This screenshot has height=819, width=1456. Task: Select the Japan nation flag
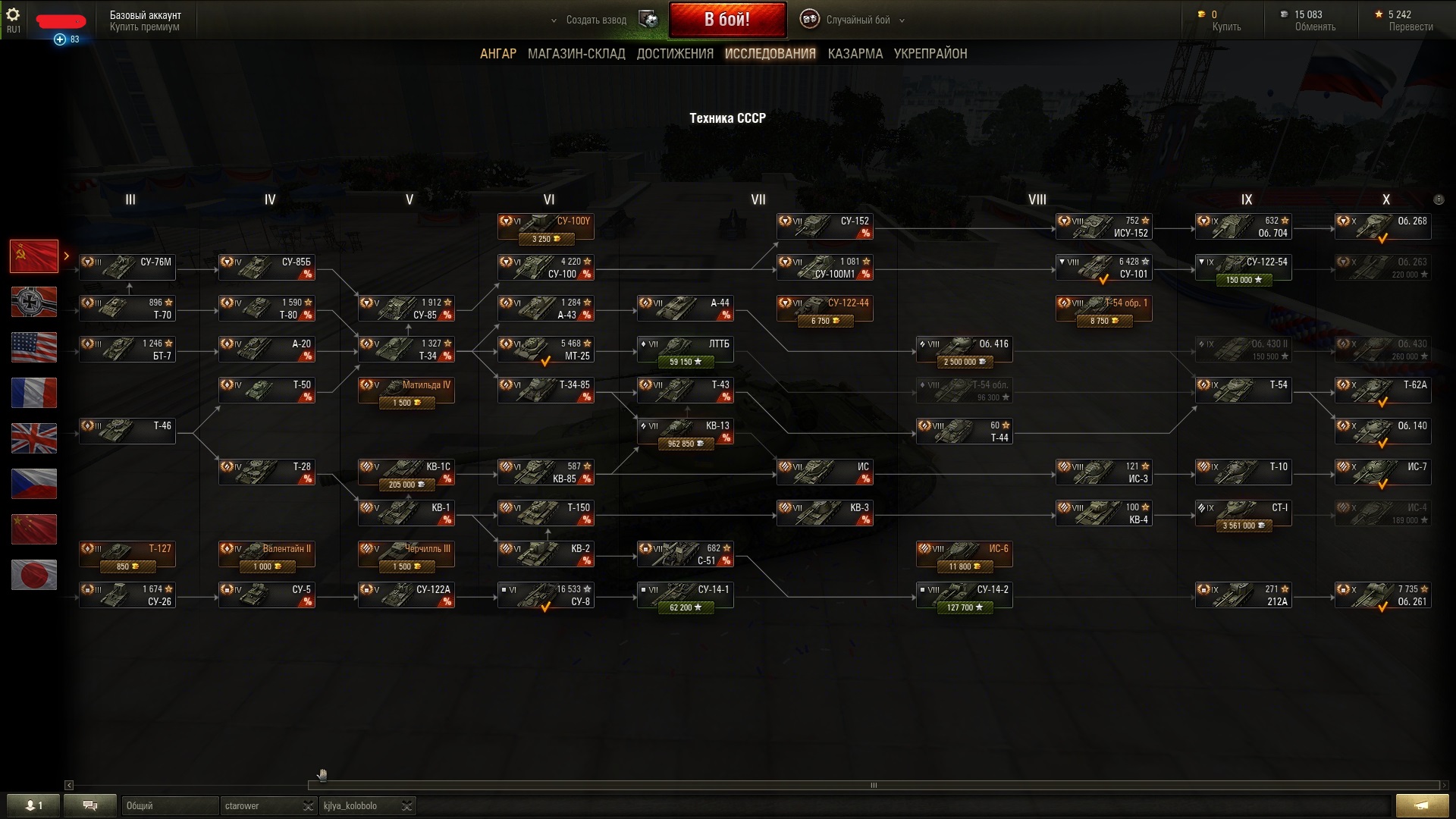pyautogui.click(x=34, y=575)
